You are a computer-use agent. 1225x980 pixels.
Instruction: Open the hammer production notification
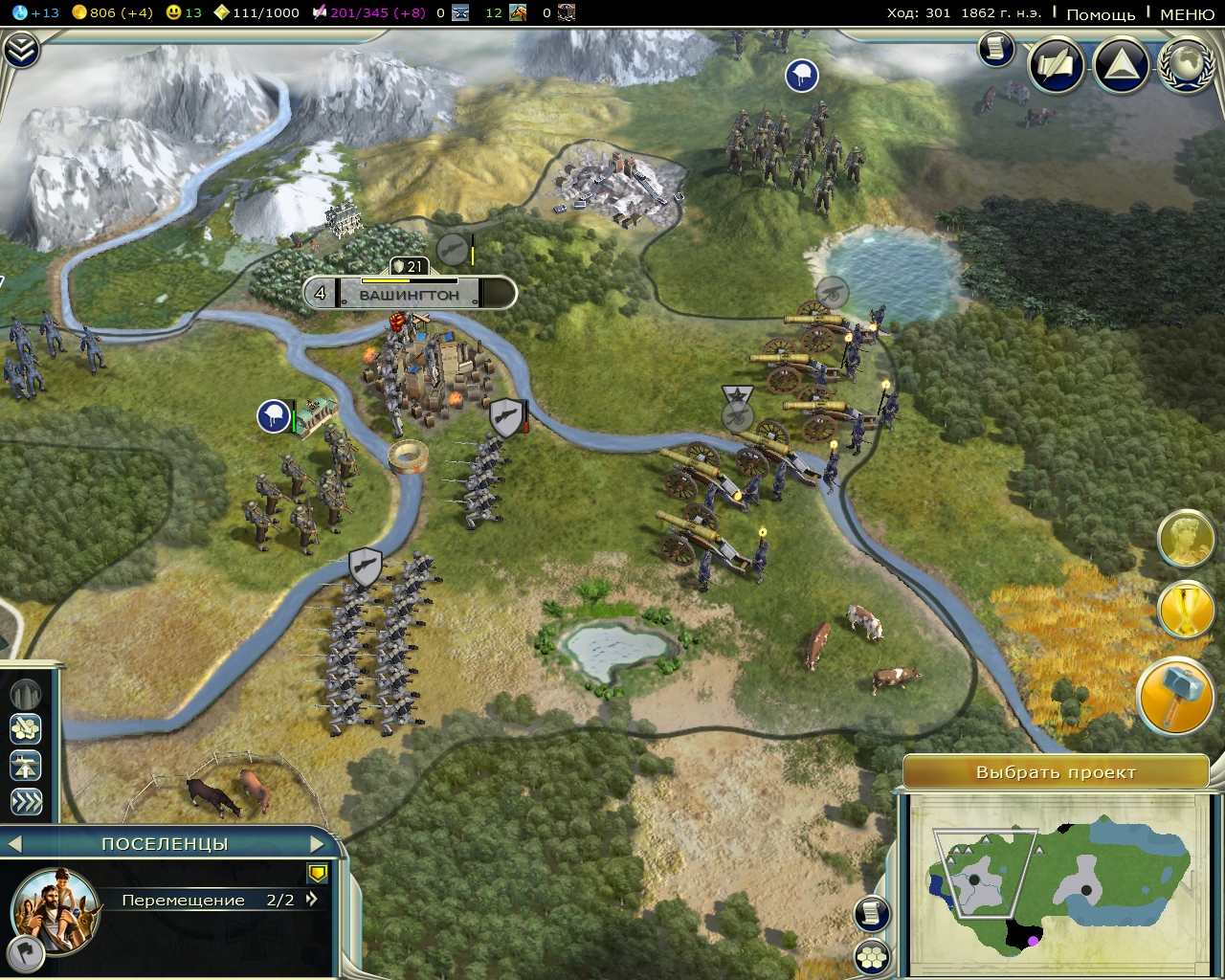tap(1175, 697)
